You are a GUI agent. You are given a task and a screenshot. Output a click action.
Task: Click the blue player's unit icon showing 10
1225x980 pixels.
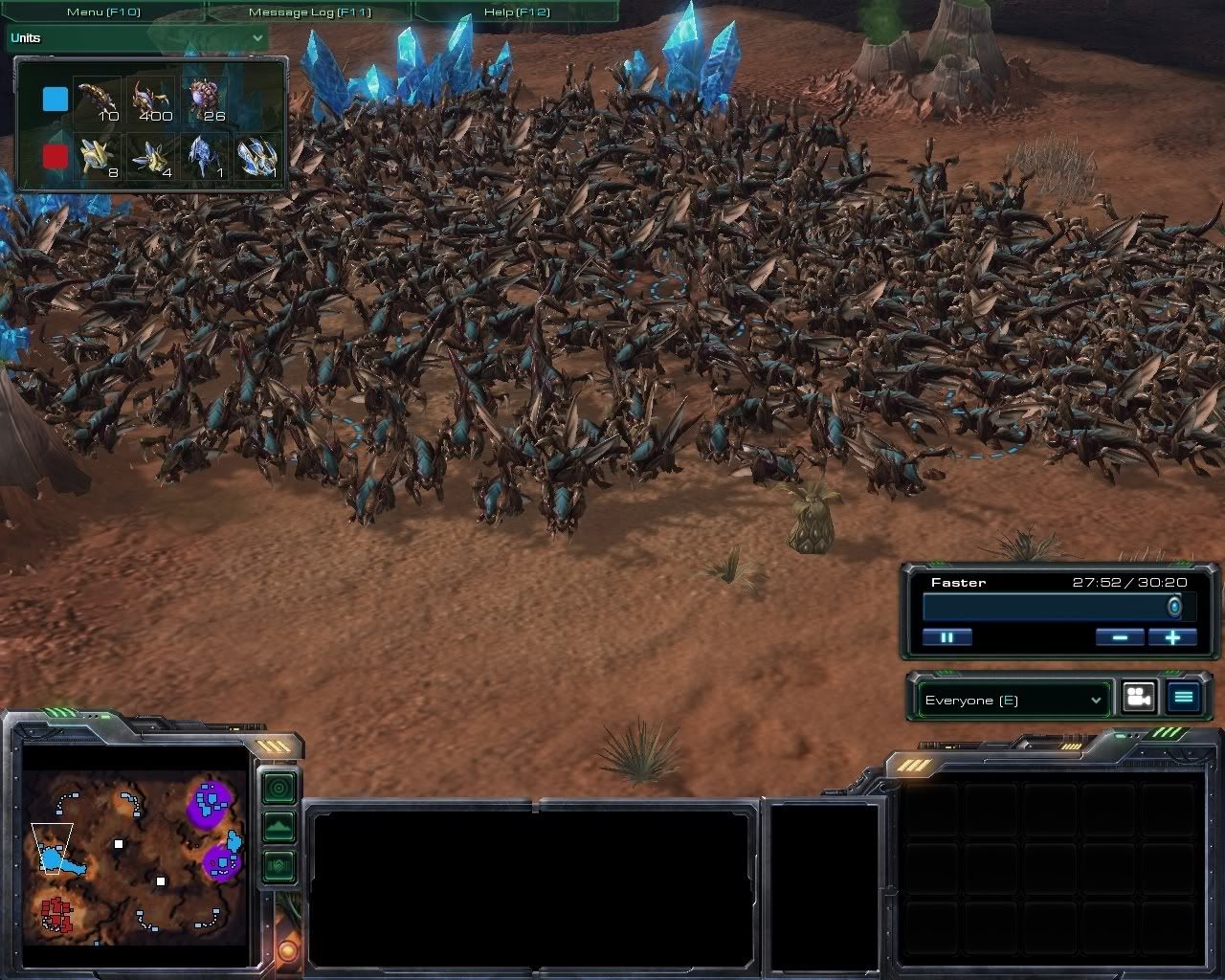(97, 100)
